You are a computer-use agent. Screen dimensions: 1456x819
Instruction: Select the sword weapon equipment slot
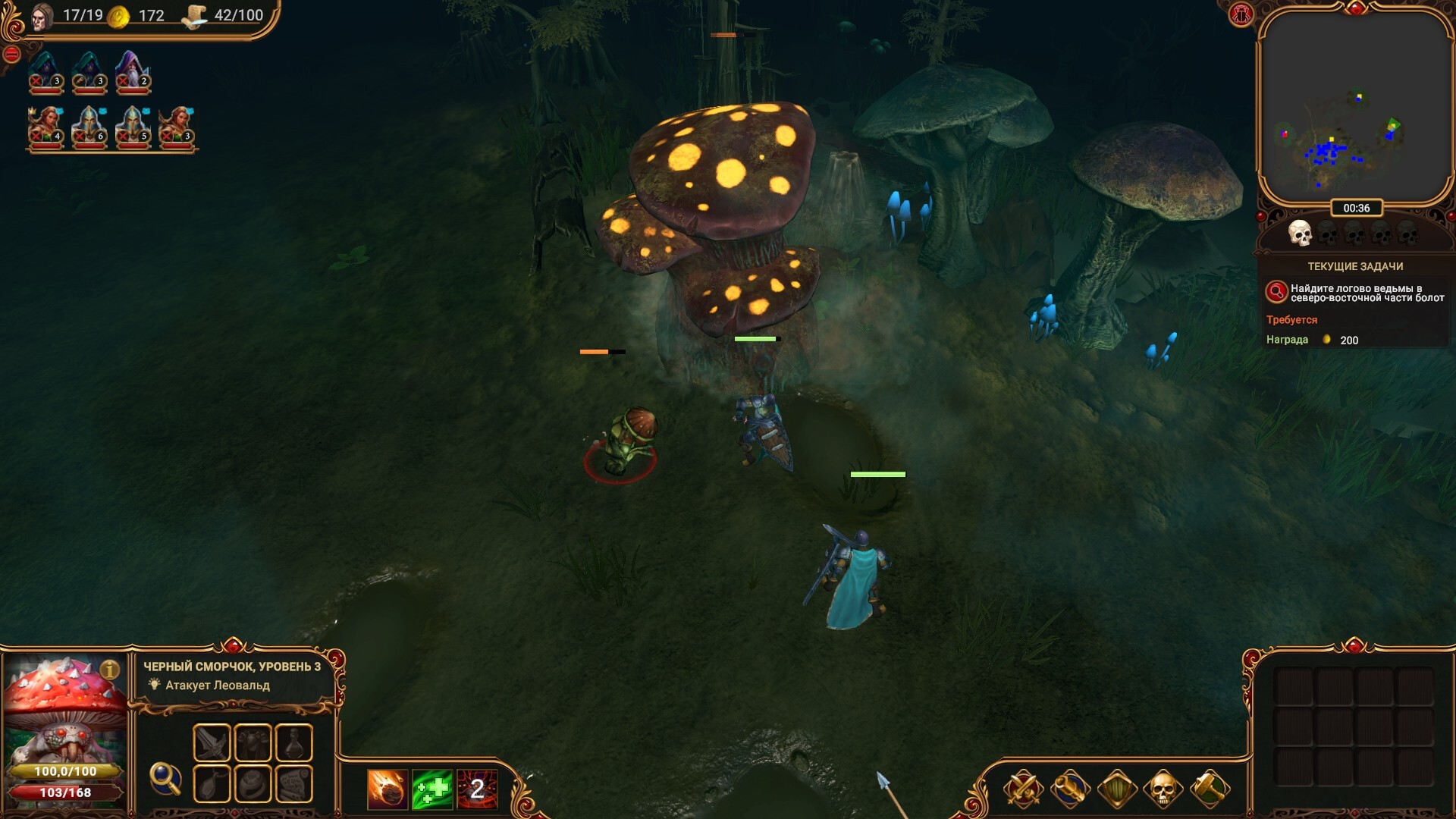tap(212, 742)
